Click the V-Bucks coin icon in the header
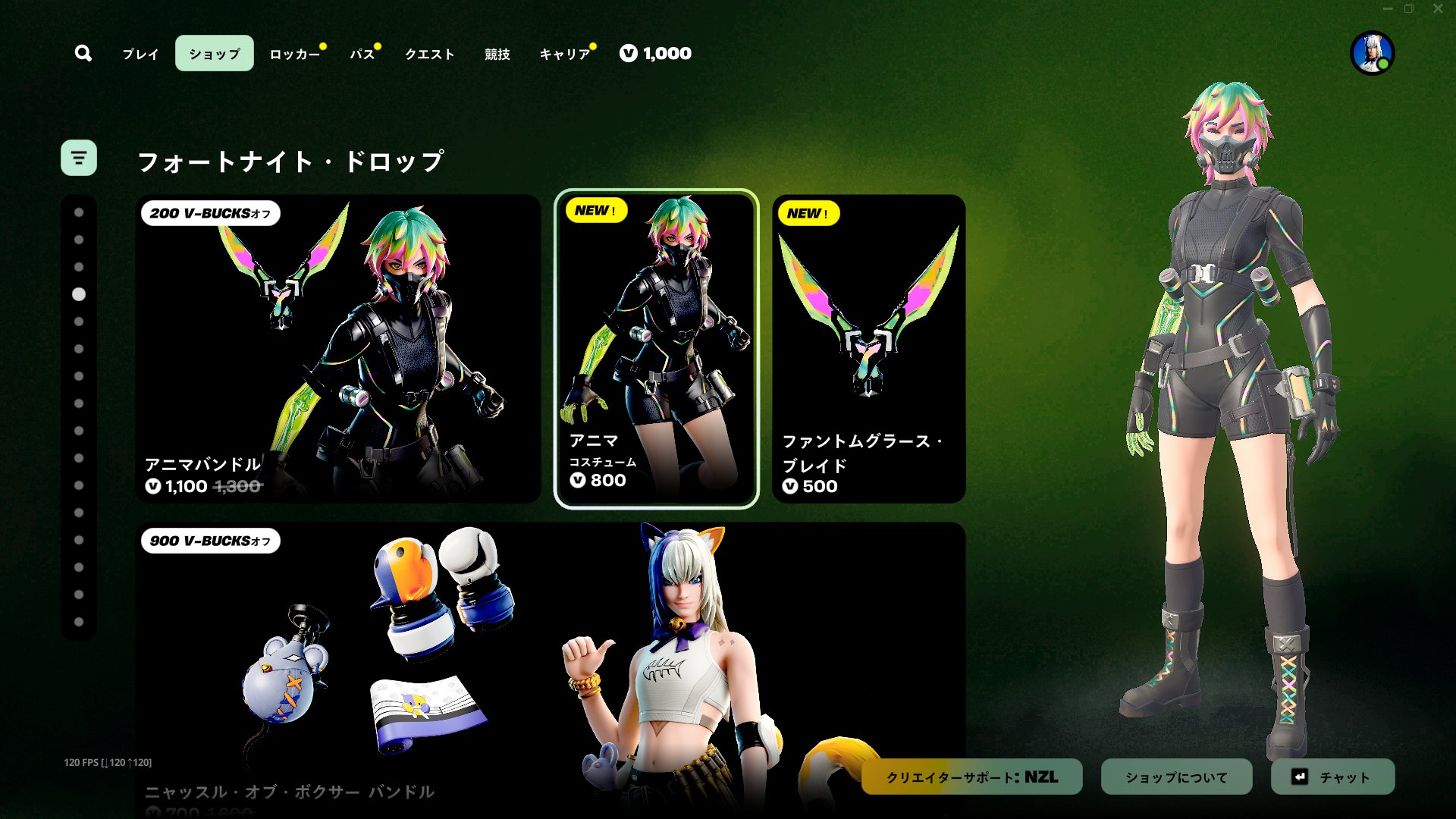This screenshot has width=1456, height=819. click(627, 53)
